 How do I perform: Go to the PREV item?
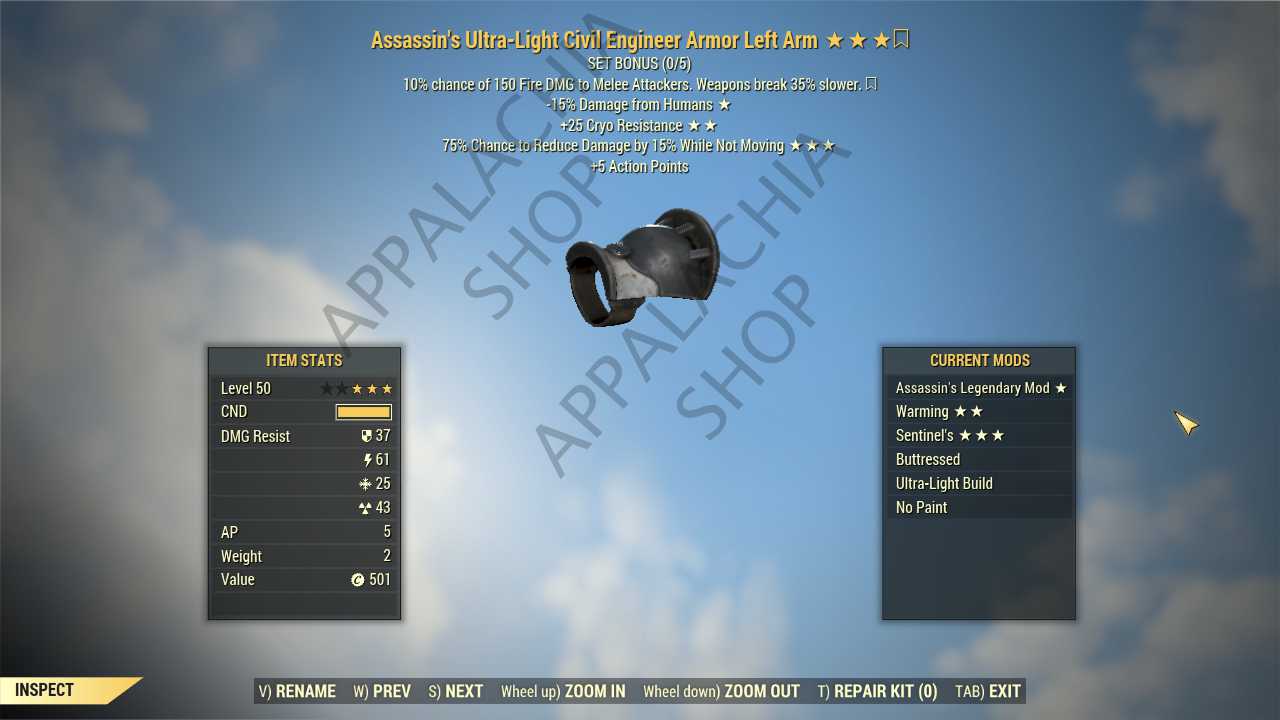coord(382,691)
